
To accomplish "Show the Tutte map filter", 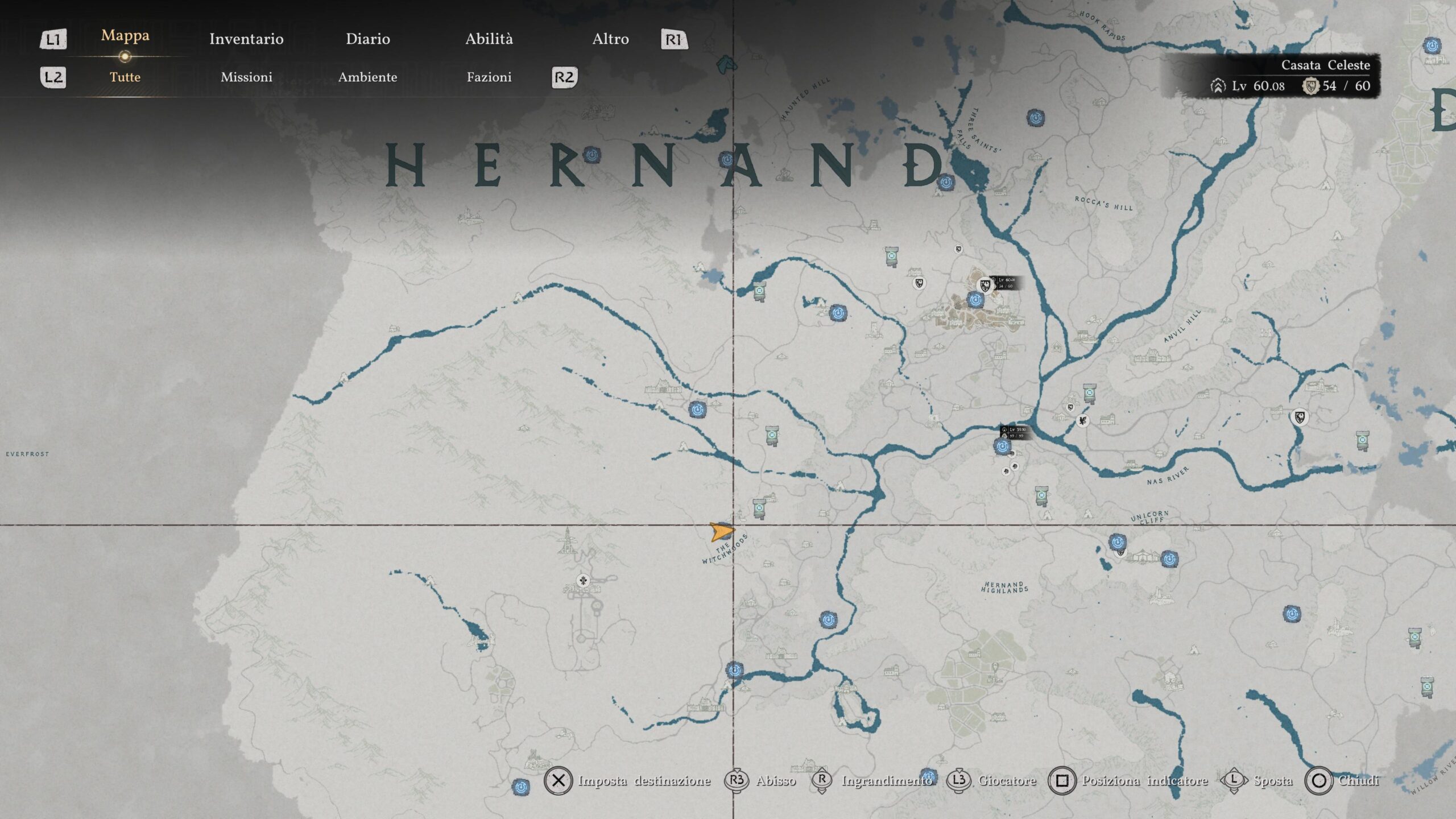I will tap(125, 77).
